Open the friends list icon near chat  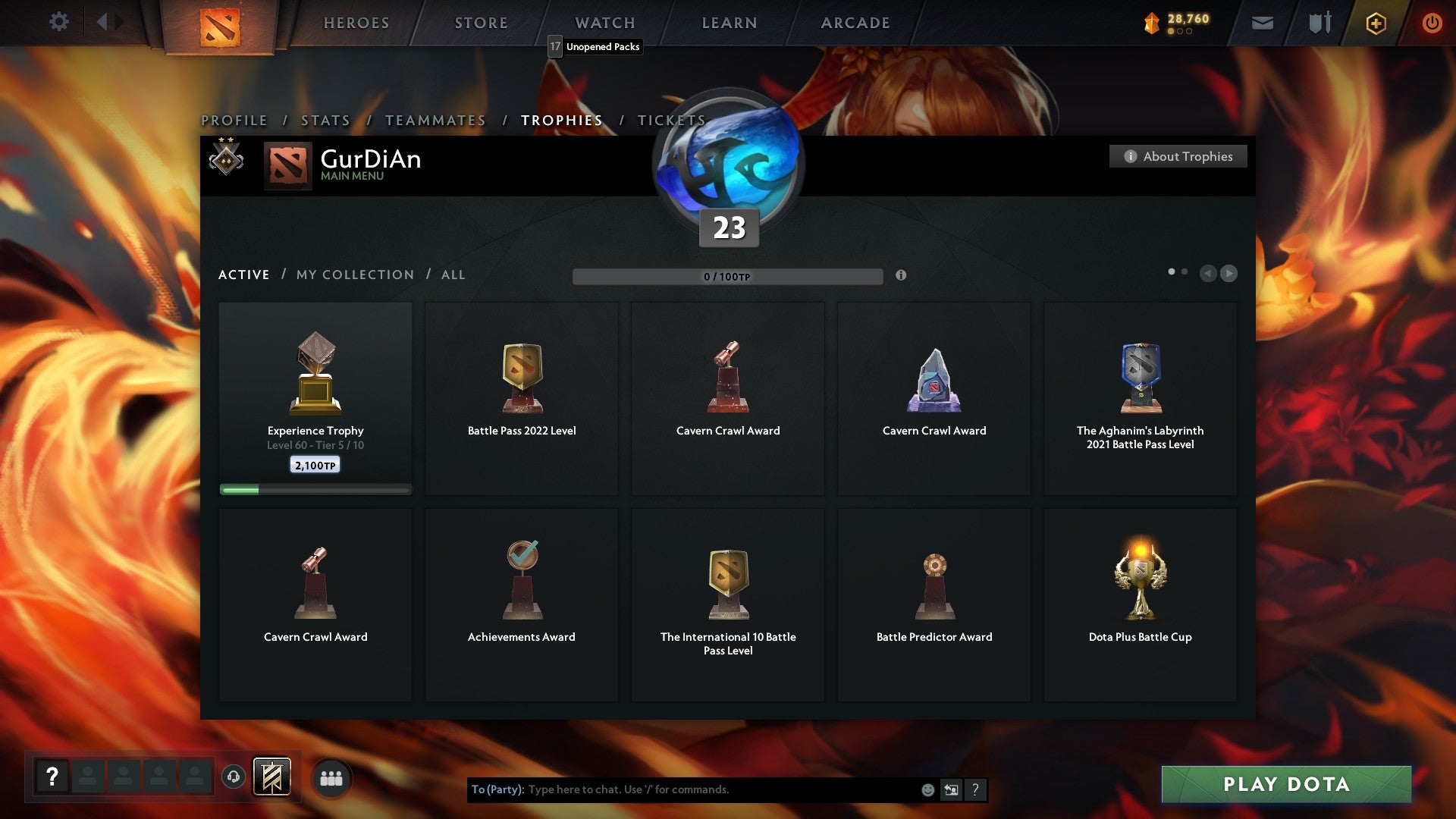click(x=330, y=777)
